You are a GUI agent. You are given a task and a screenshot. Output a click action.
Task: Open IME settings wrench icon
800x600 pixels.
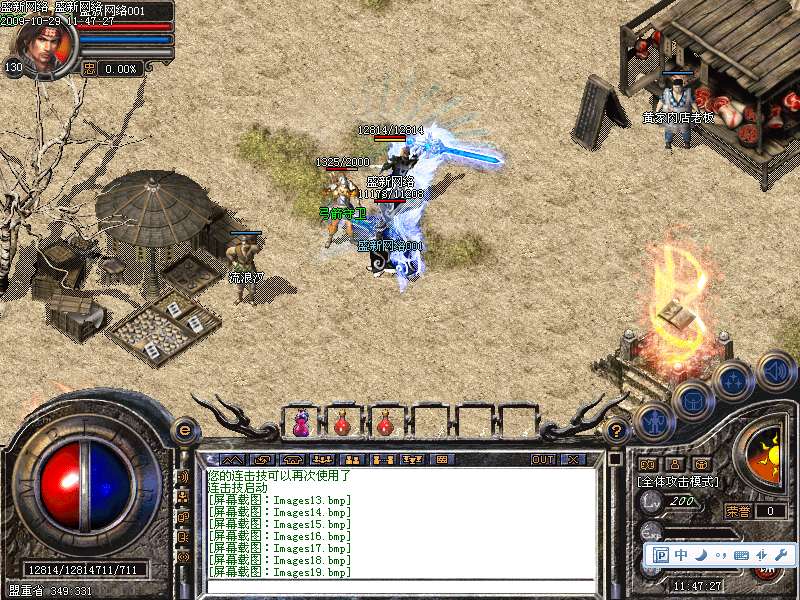tap(781, 555)
